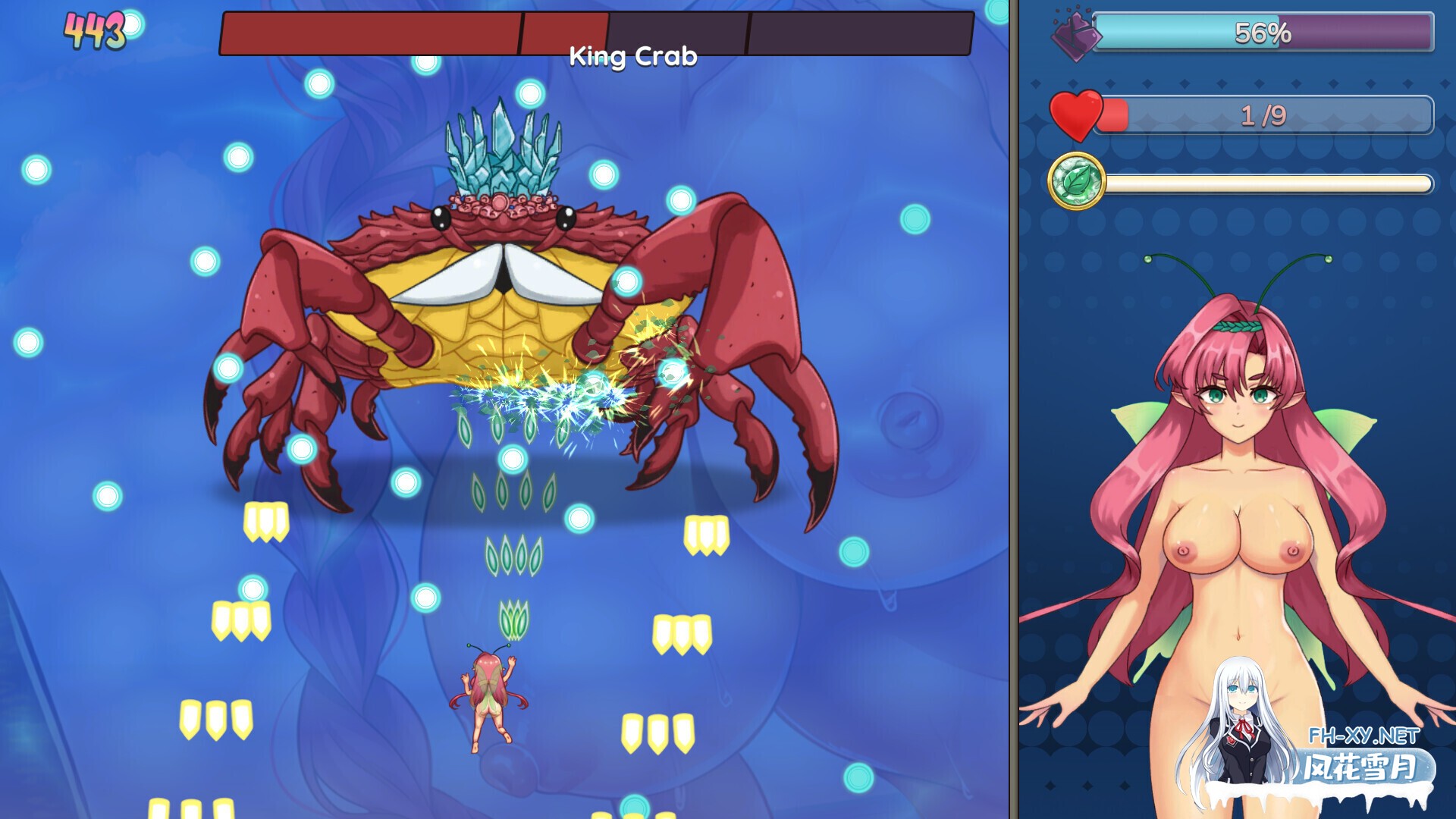
Task: Select the red heart life icon
Action: (x=1074, y=114)
